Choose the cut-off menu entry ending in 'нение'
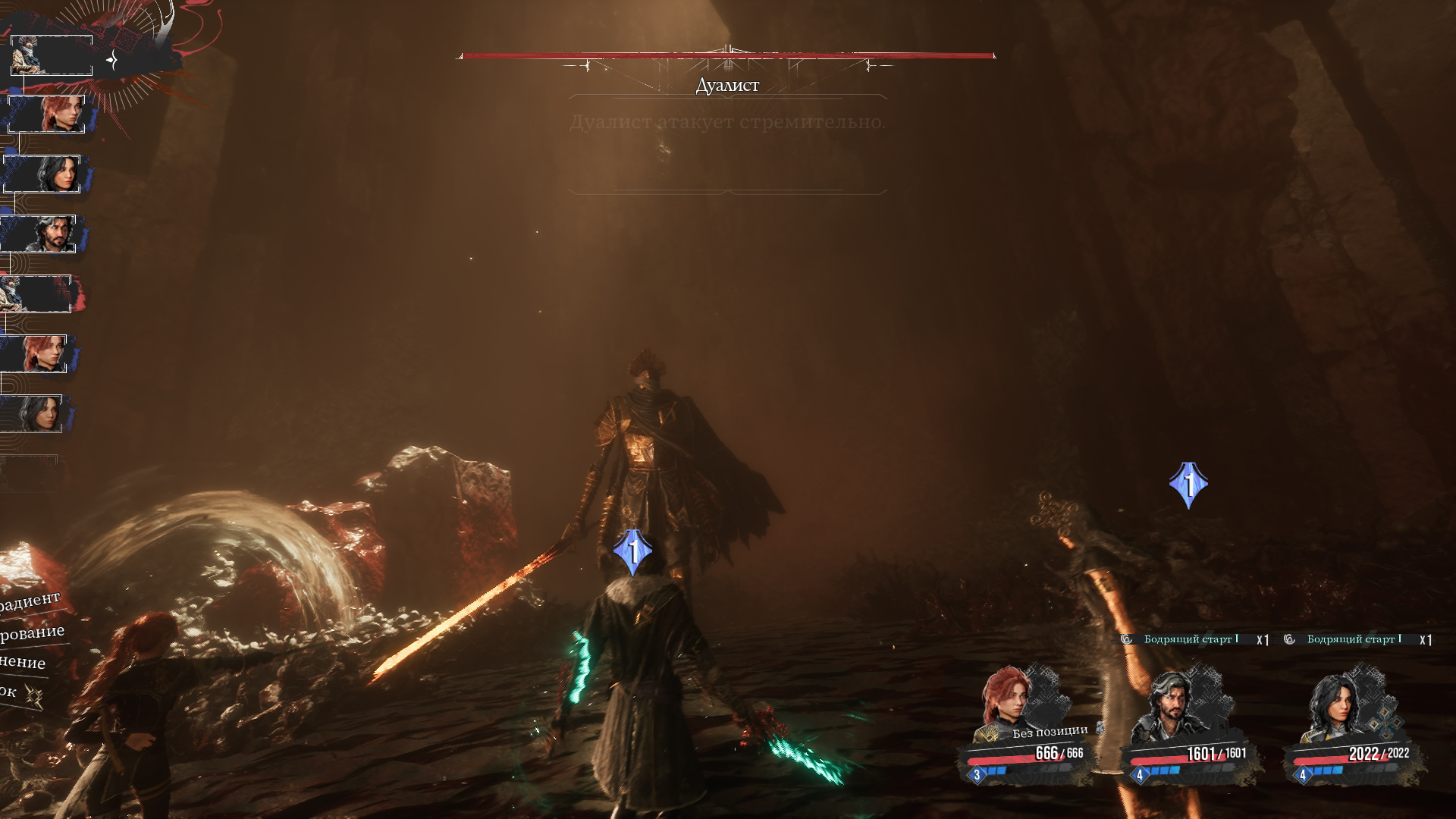Screen dimensions: 1456x819 tap(23, 662)
